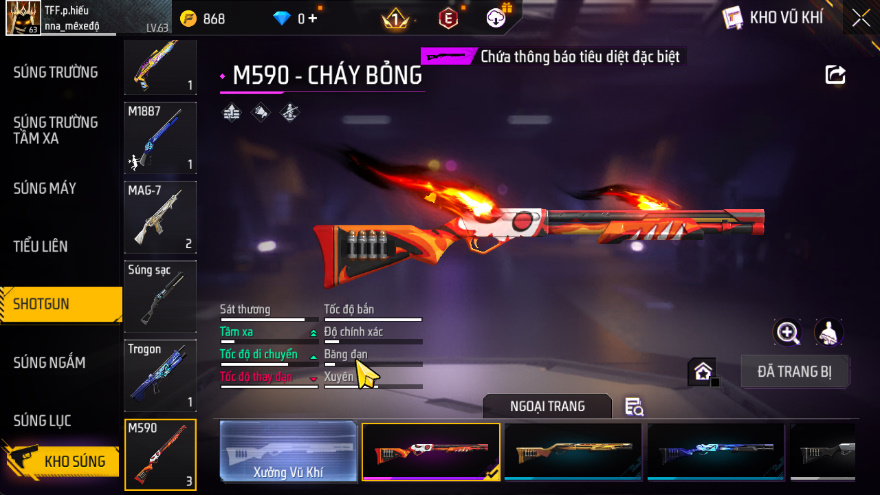The width and height of the screenshot is (880, 495).
Task: Switch to the SÚNG LỤC category
Action: [x=42, y=420]
